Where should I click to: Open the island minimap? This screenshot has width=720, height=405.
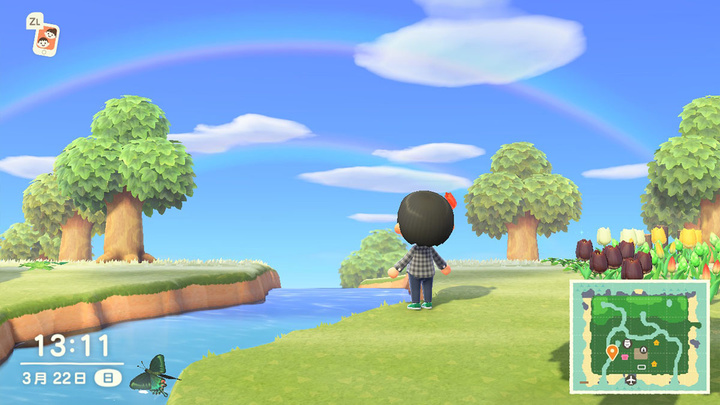click(x=639, y=336)
